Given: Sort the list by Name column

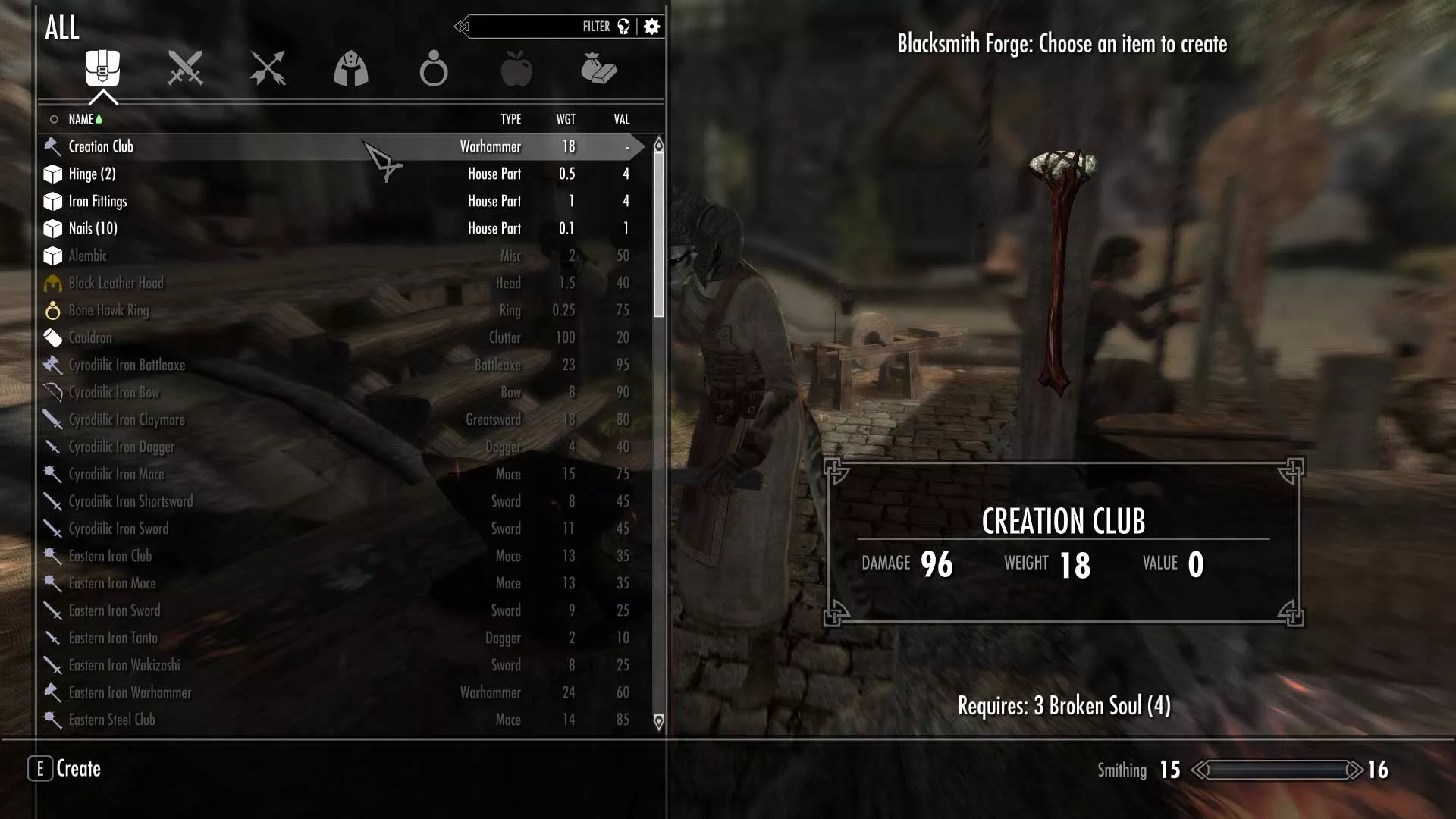Looking at the screenshot, I should [x=80, y=119].
